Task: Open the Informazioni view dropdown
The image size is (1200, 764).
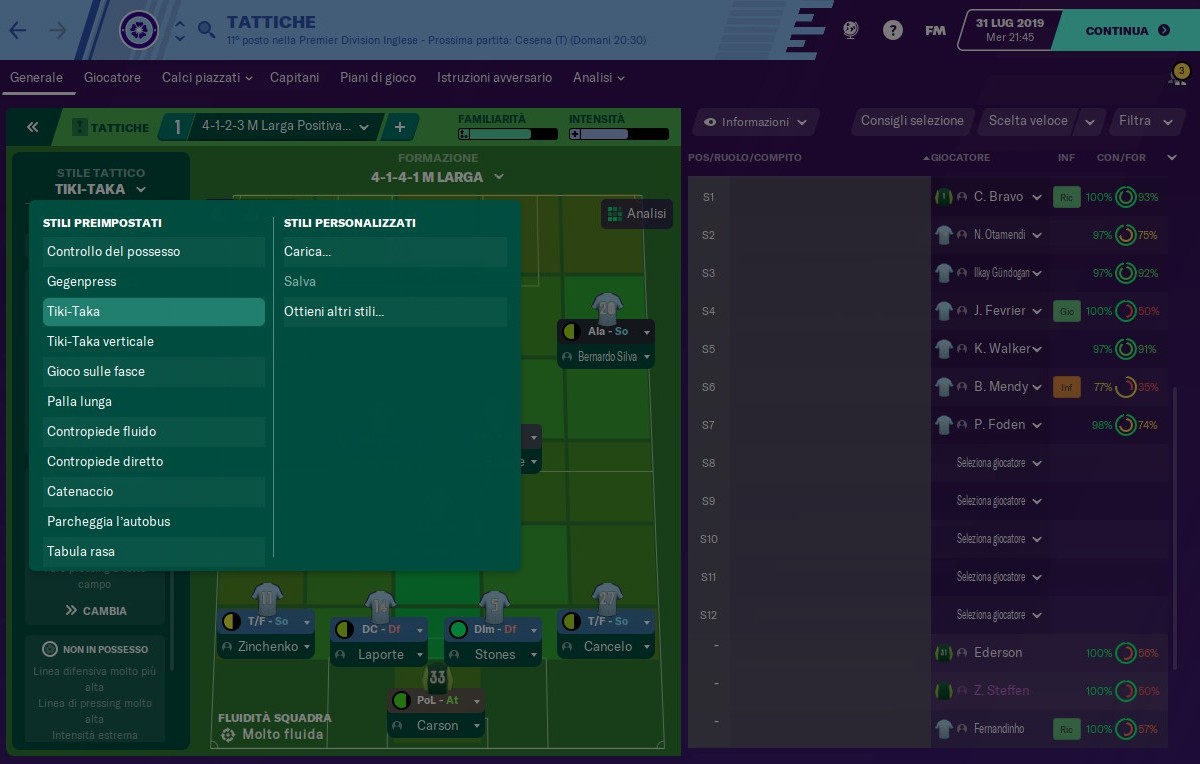Action: (x=755, y=122)
